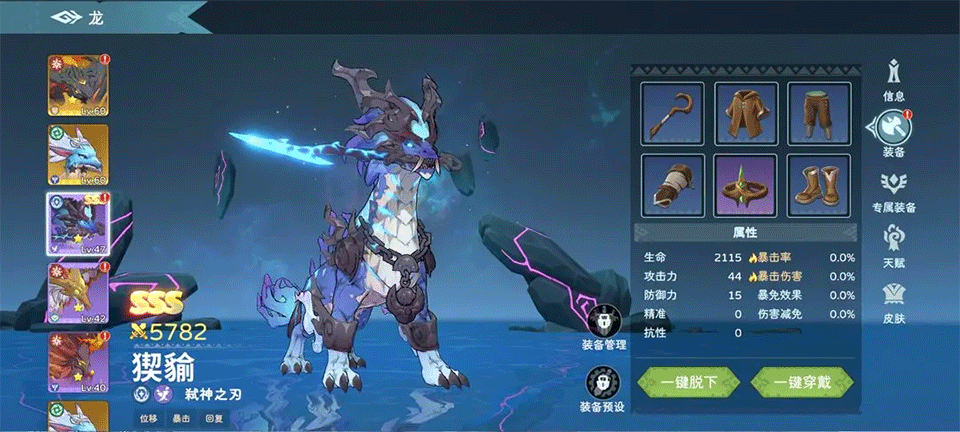The height and width of the screenshot is (432, 960).
Task: Select the red dragon portrait at Lv.40
Action: [x=78, y=361]
